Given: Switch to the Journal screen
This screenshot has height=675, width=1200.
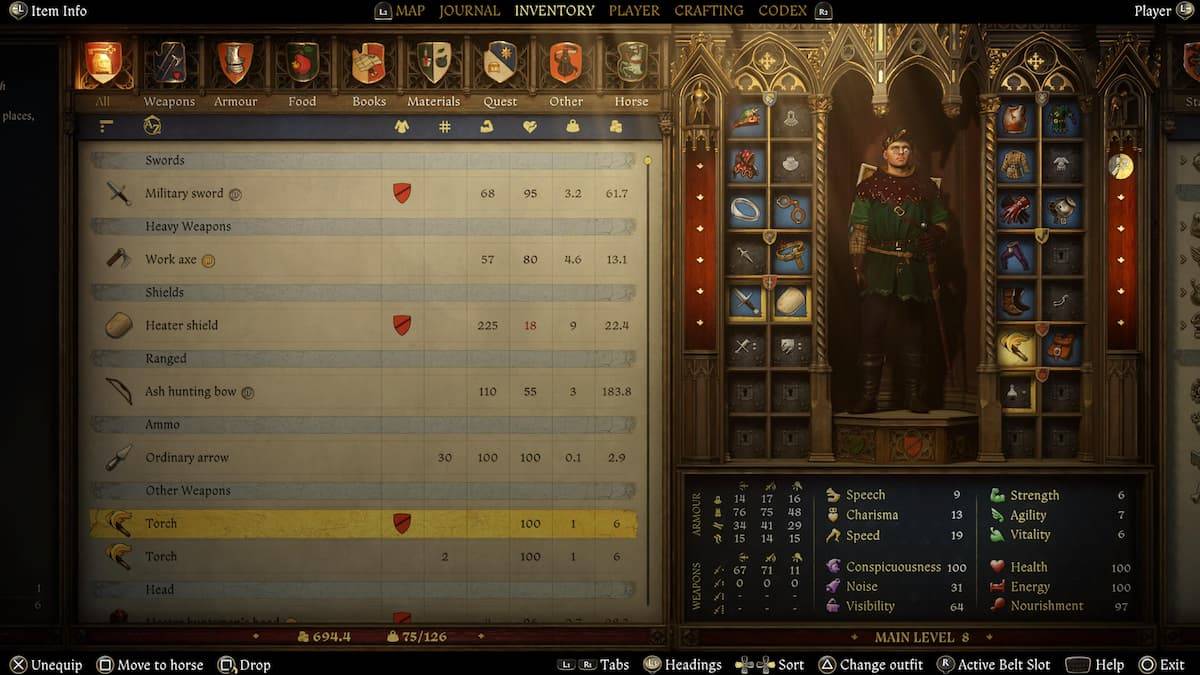Looking at the screenshot, I should (x=469, y=11).
